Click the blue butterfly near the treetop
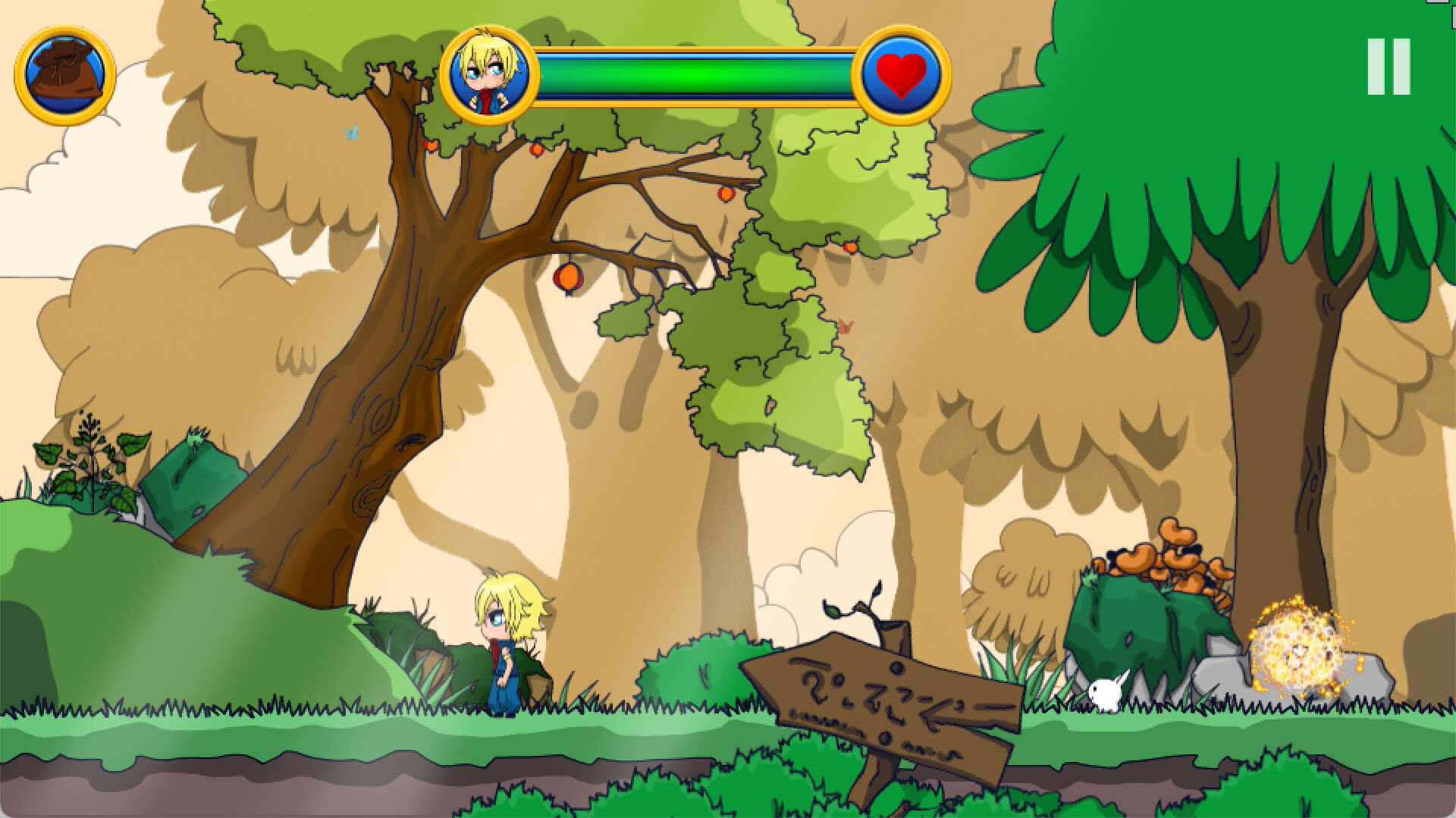1456x818 pixels. click(350, 133)
